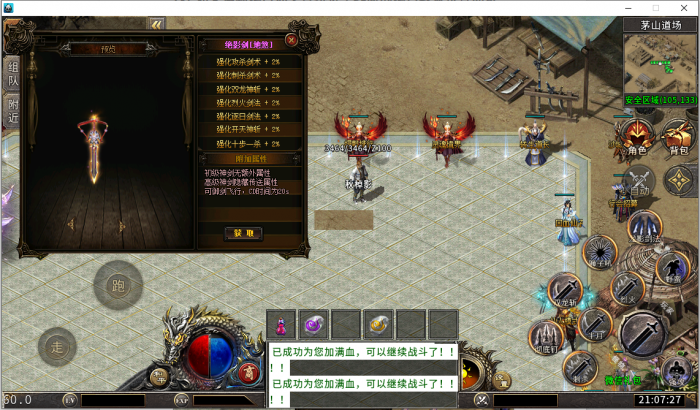Rotate the sword preview with left arrow
The height and width of the screenshot is (410, 700).
pyautogui.click(x=70, y=225)
